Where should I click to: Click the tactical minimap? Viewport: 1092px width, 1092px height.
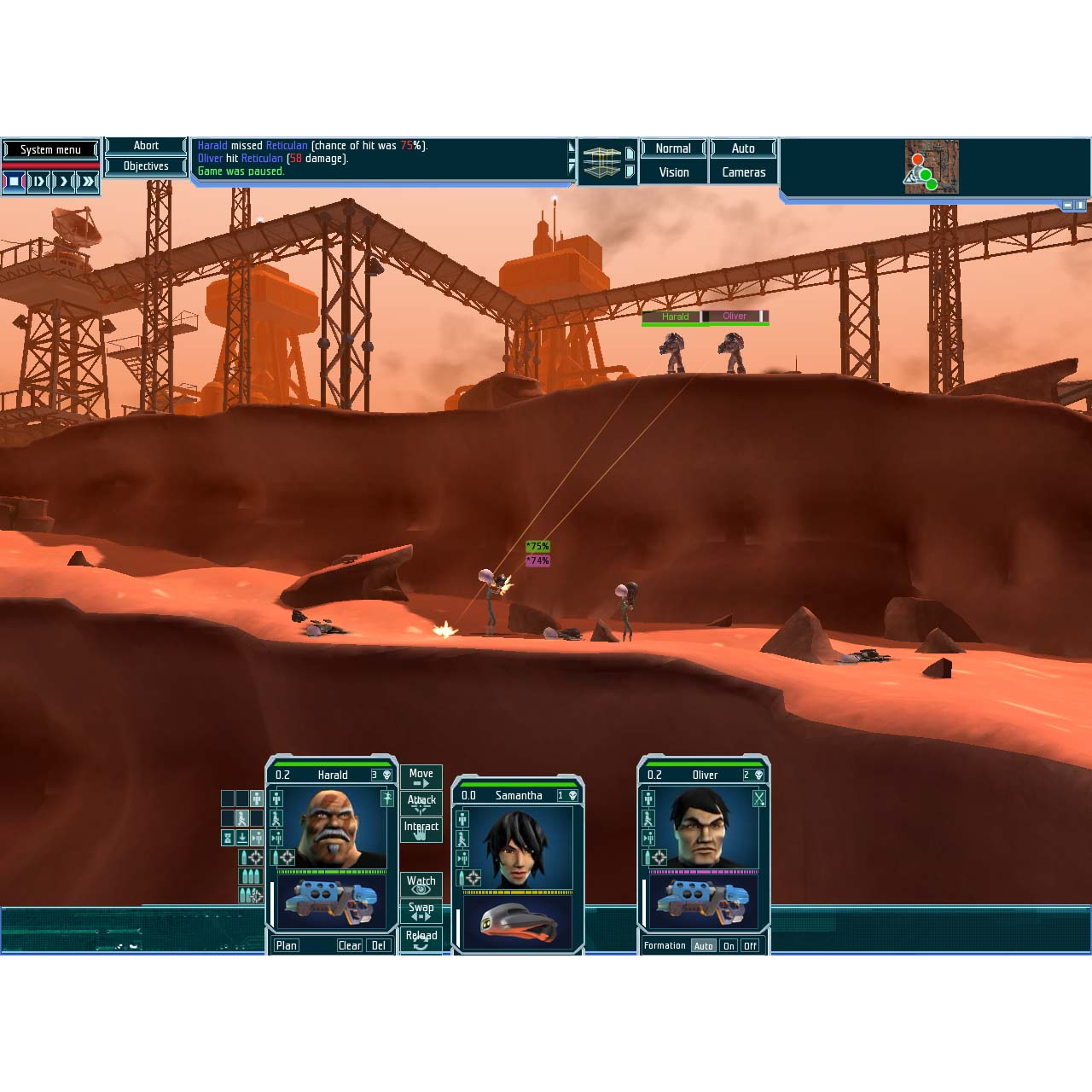(x=932, y=167)
